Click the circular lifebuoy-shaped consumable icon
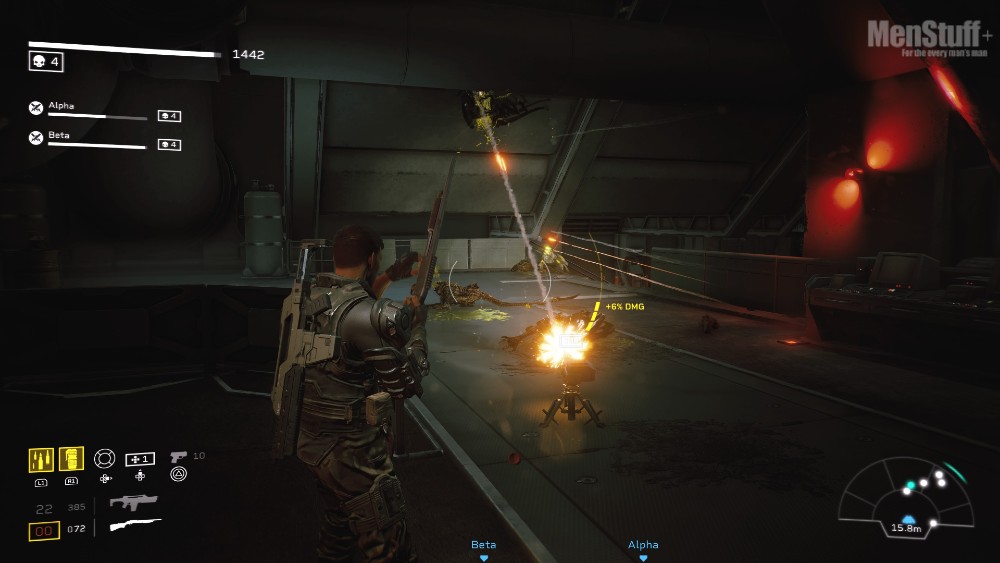 pos(105,458)
